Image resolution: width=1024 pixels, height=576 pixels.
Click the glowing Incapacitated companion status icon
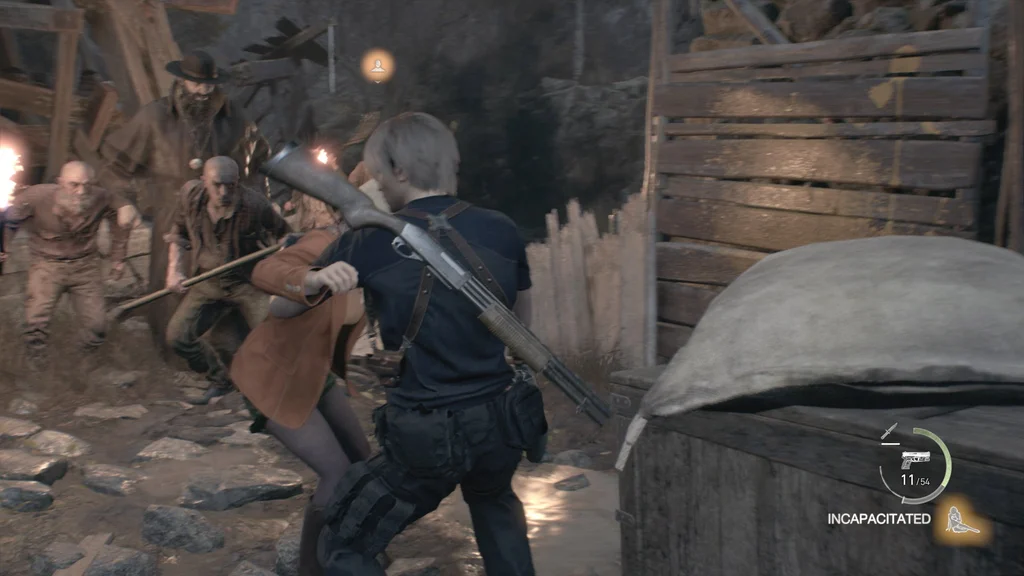click(962, 519)
